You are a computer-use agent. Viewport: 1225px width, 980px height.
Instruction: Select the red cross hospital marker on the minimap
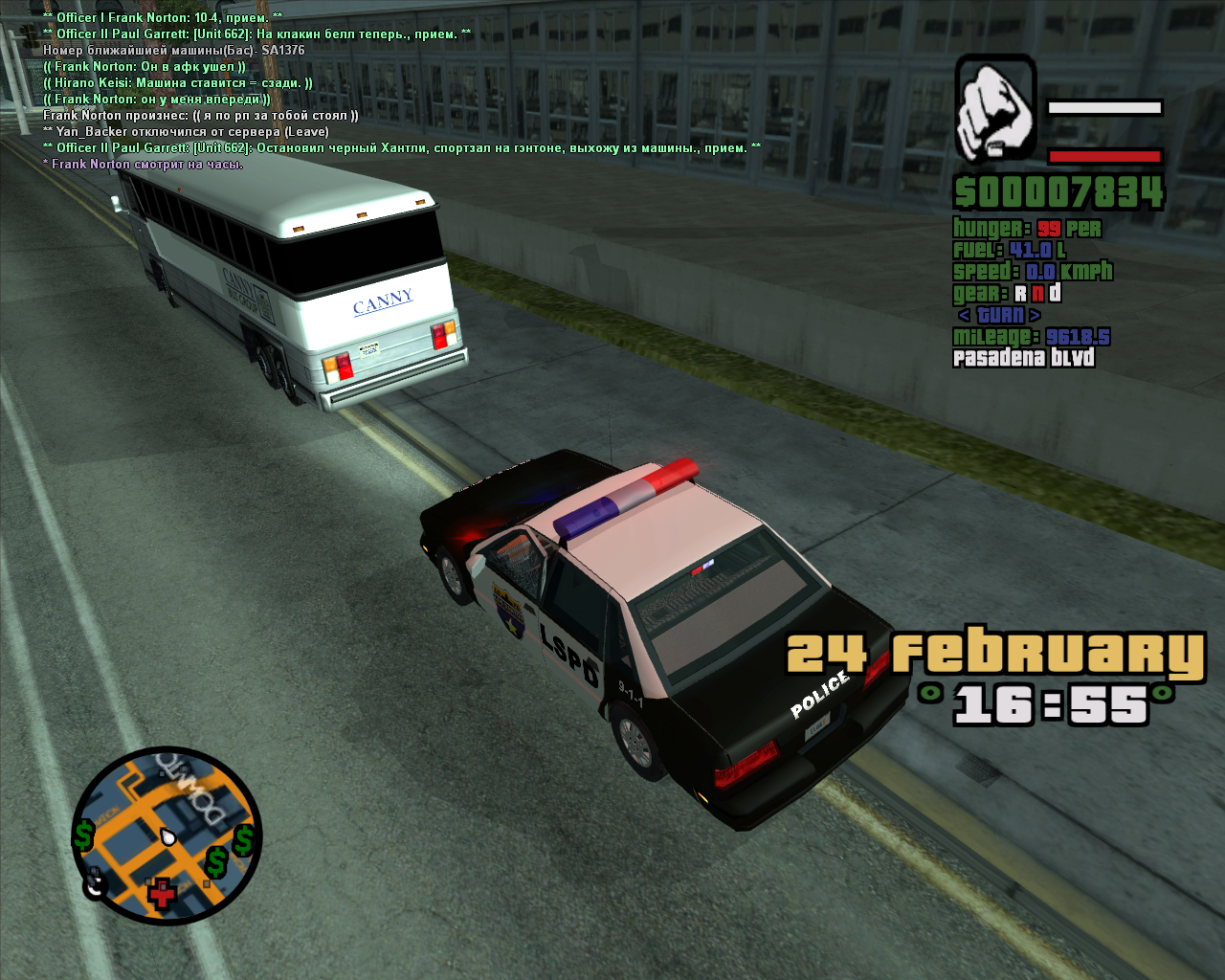tap(162, 894)
